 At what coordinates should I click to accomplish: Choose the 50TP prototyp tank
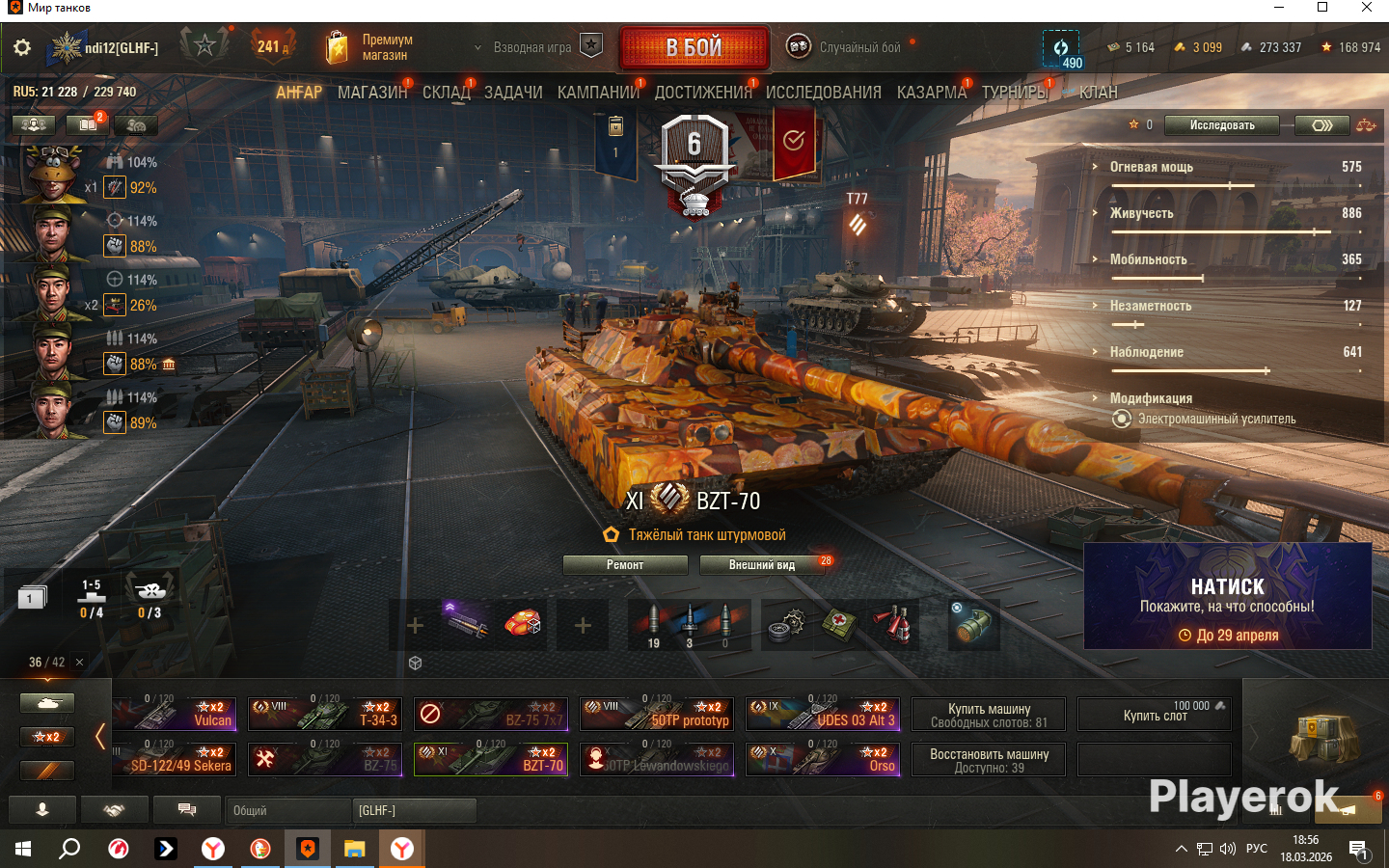coord(657,714)
